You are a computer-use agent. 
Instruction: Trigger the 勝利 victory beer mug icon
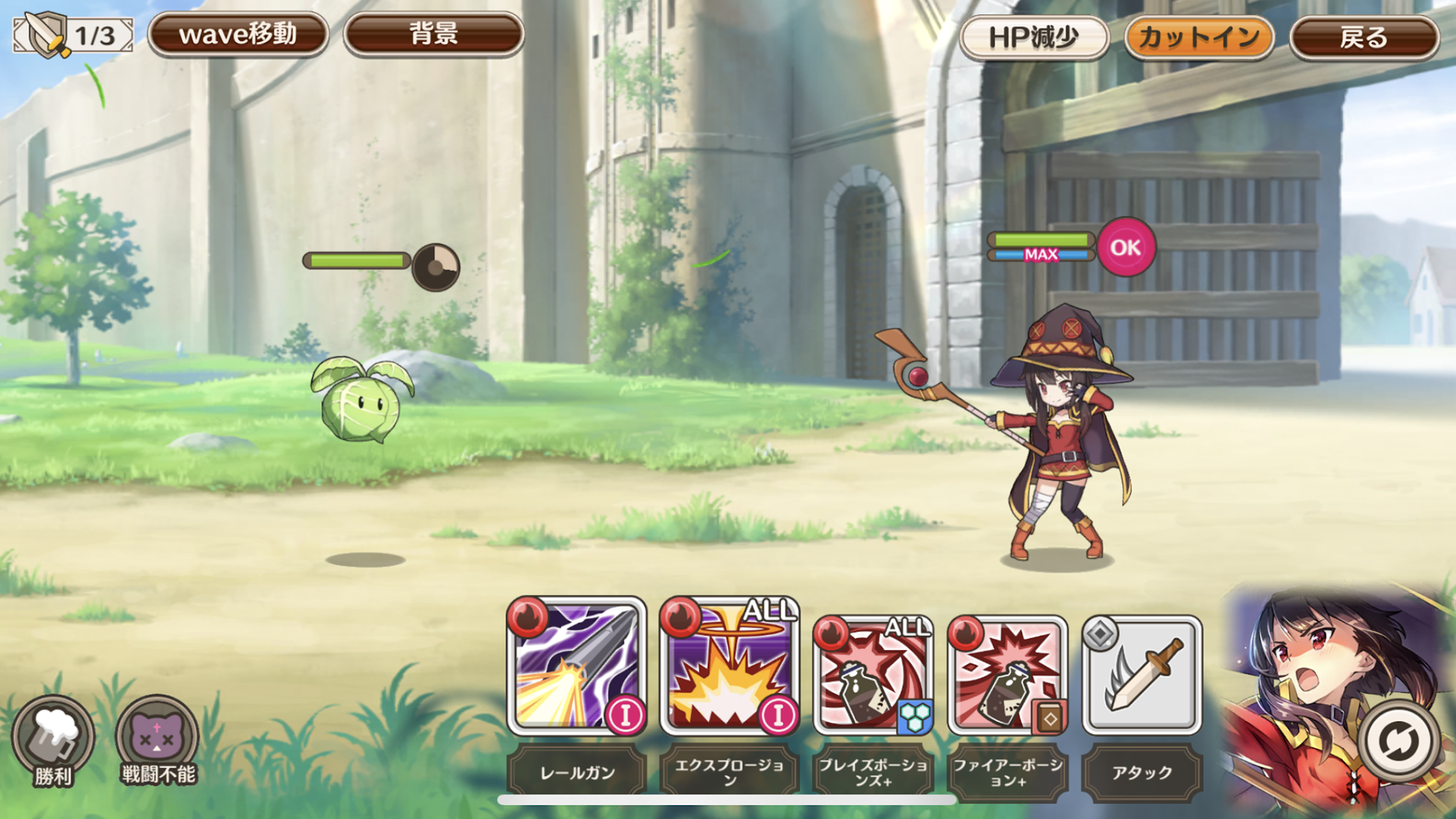coord(53,740)
